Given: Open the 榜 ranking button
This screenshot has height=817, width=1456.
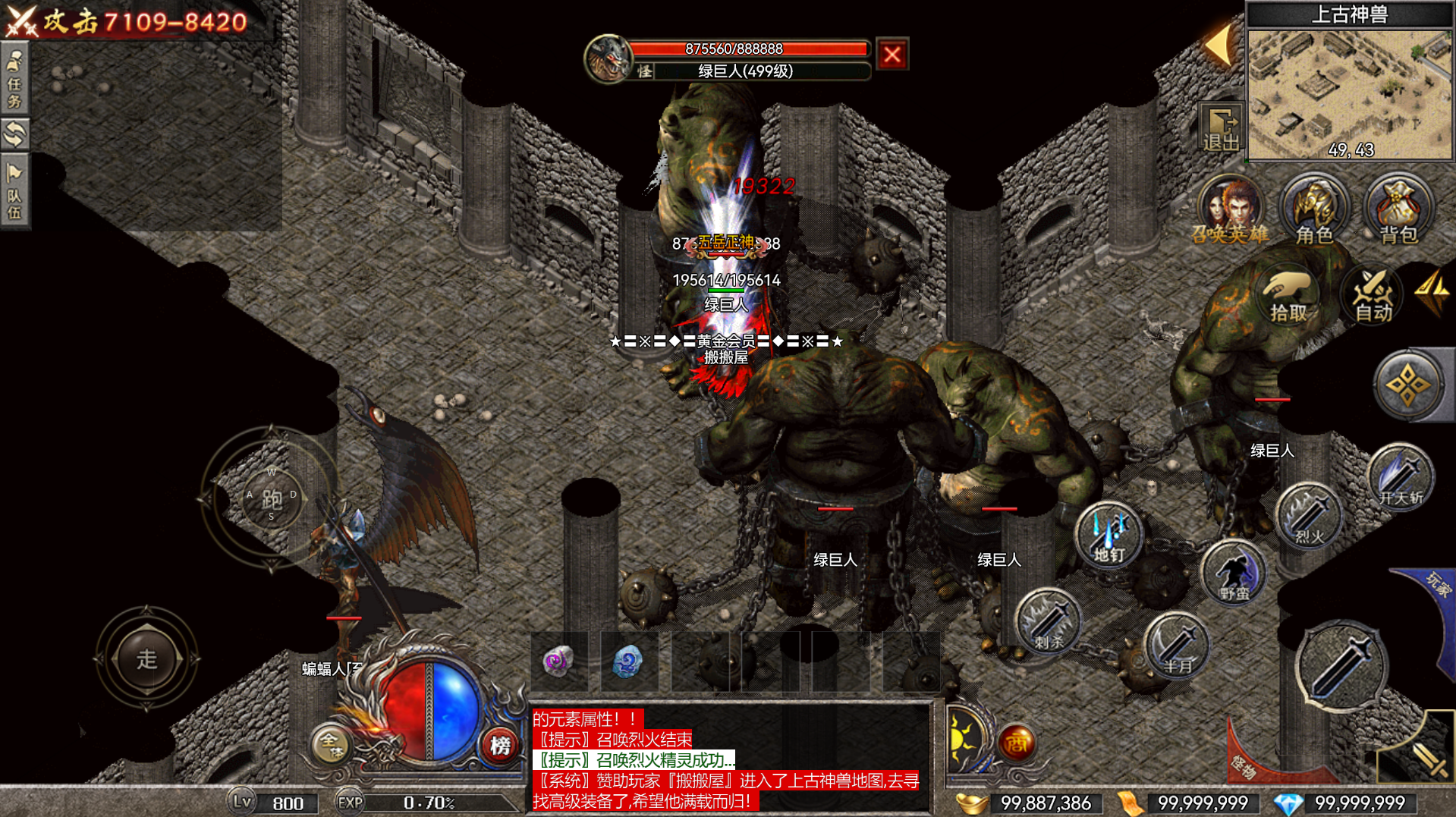Looking at the screenshot, I should (x=500, y=745).
